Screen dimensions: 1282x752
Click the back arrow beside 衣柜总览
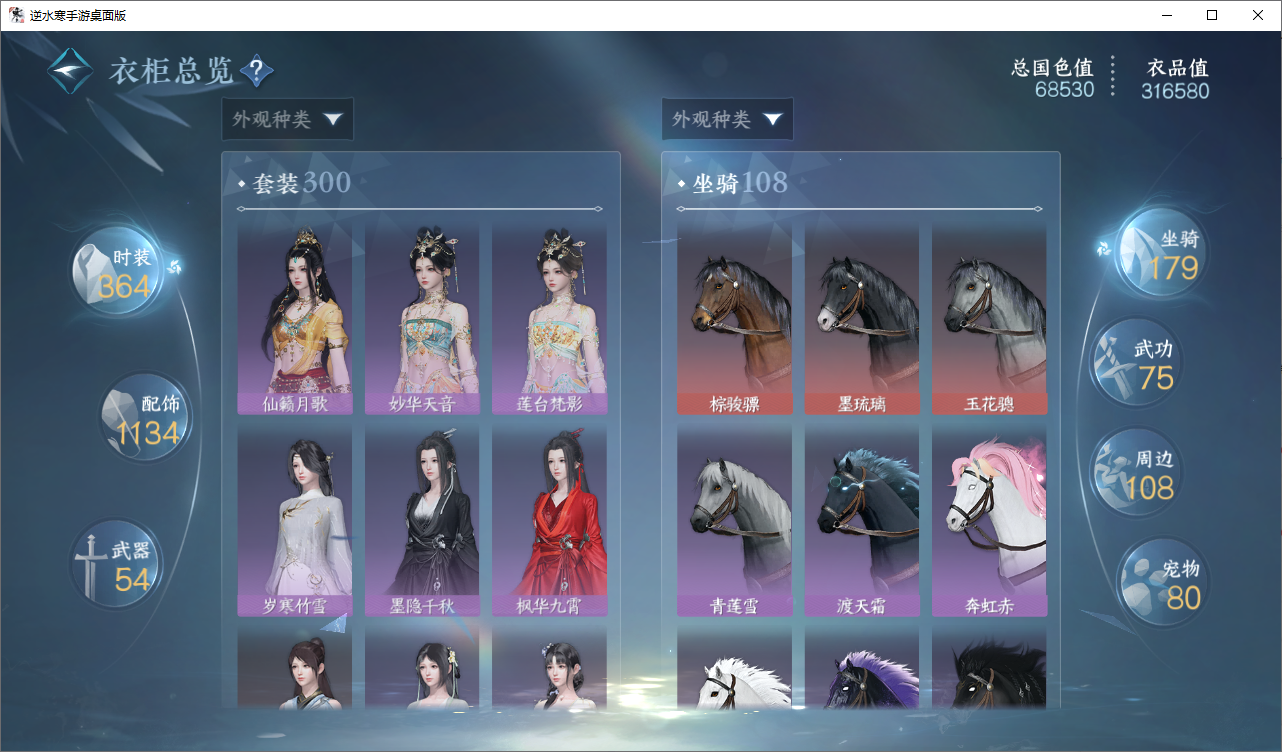[x=70, y=71]
